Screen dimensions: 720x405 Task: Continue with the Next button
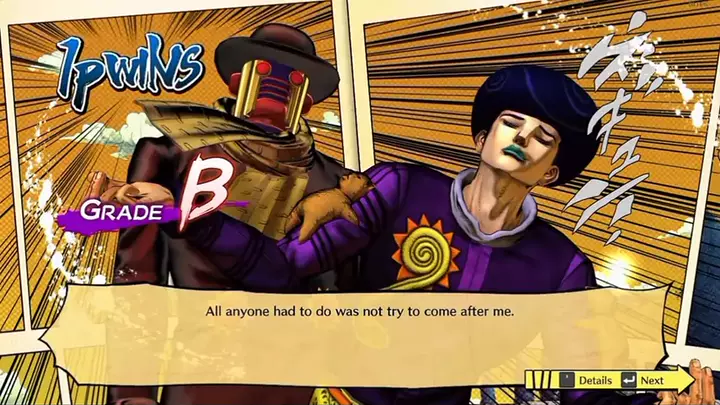click(x=645, y=380)
